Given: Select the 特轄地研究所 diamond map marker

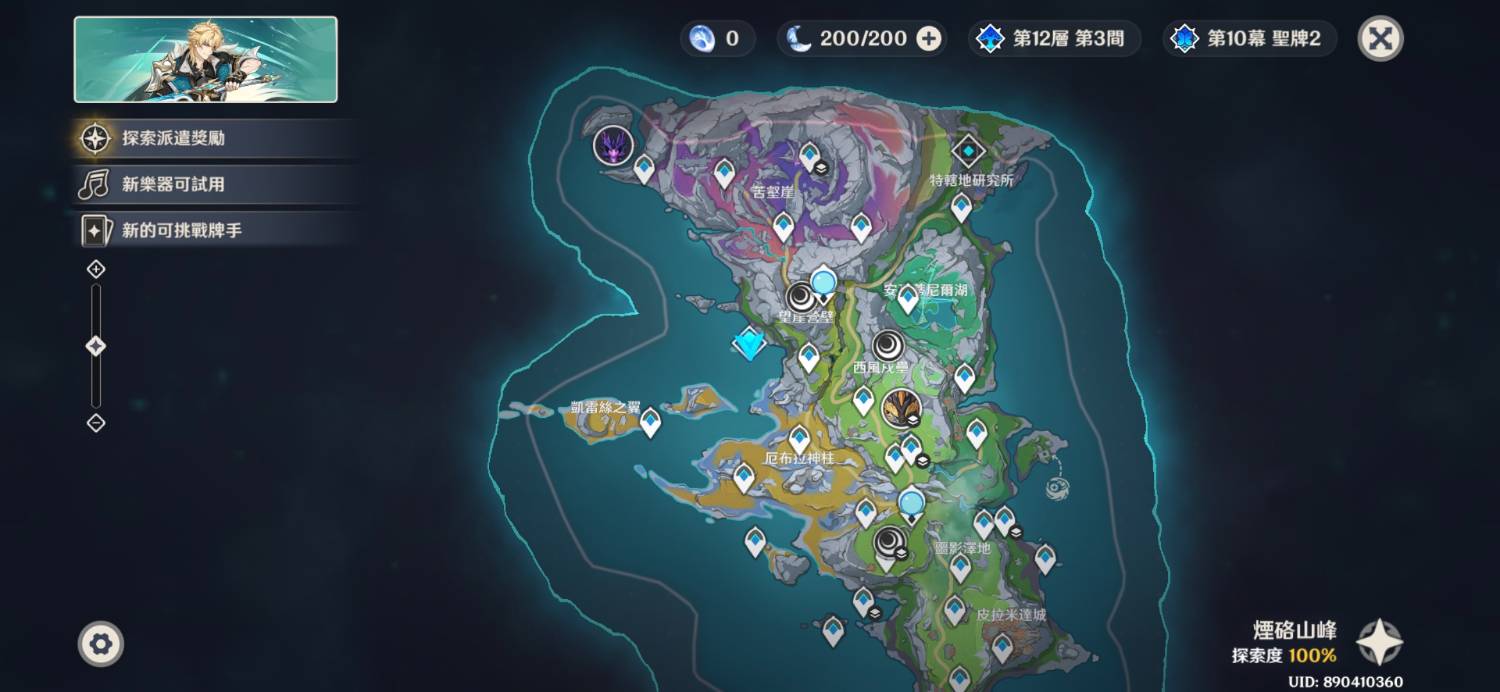Looking at the screenshot, I should point(968,151).
